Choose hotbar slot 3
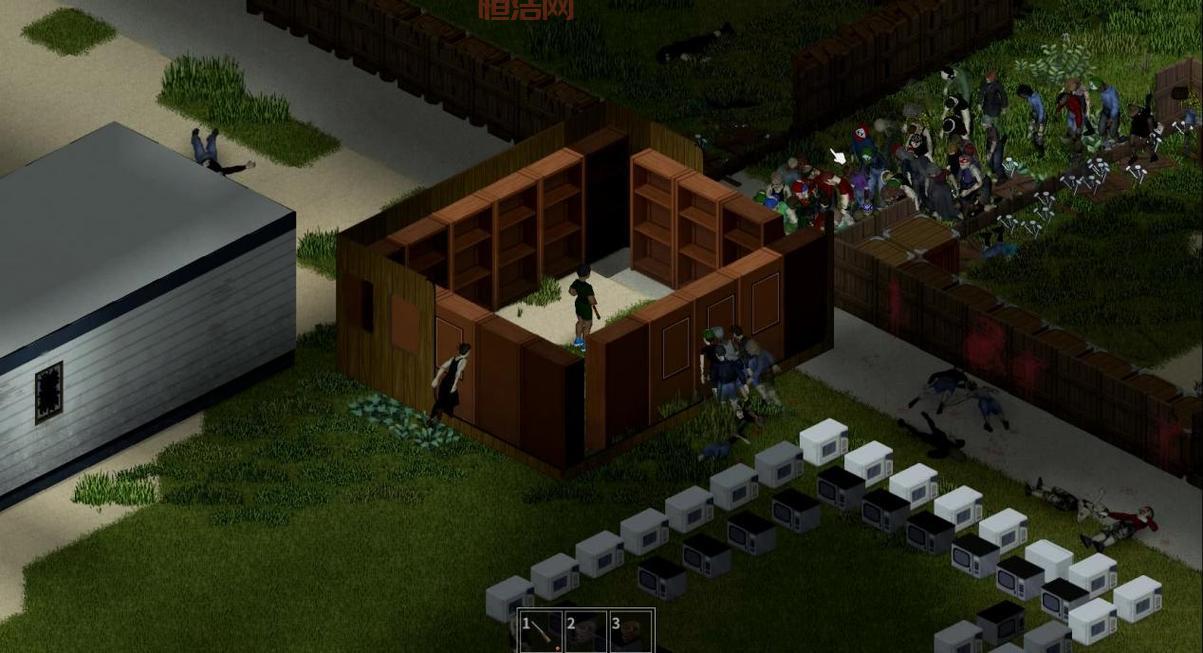This screenshot has height=653, width=1203. pyautogui.click(x=631, y=632)
